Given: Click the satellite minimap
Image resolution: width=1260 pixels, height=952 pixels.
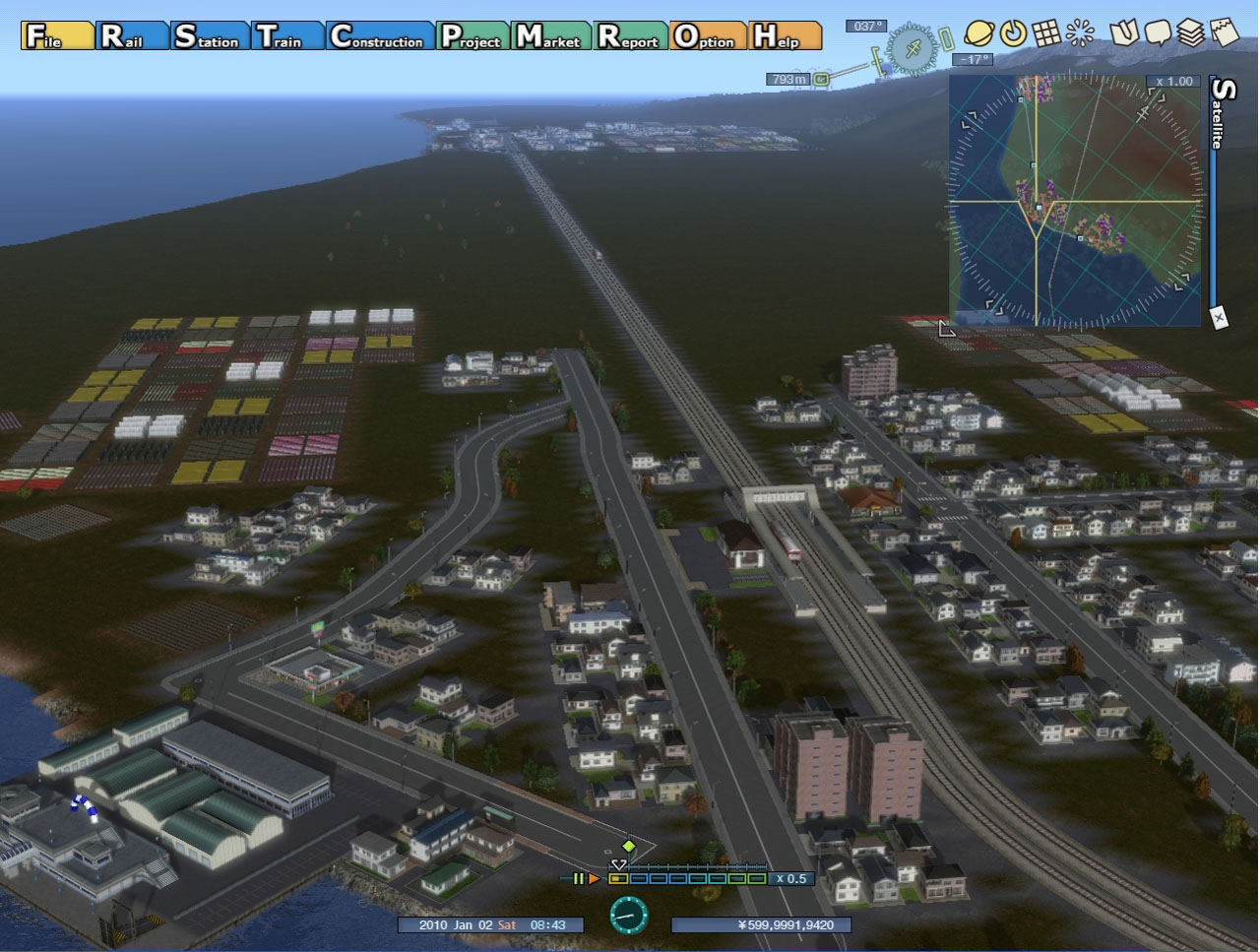Looking at the screenshot, I should tap(1075, 201).
